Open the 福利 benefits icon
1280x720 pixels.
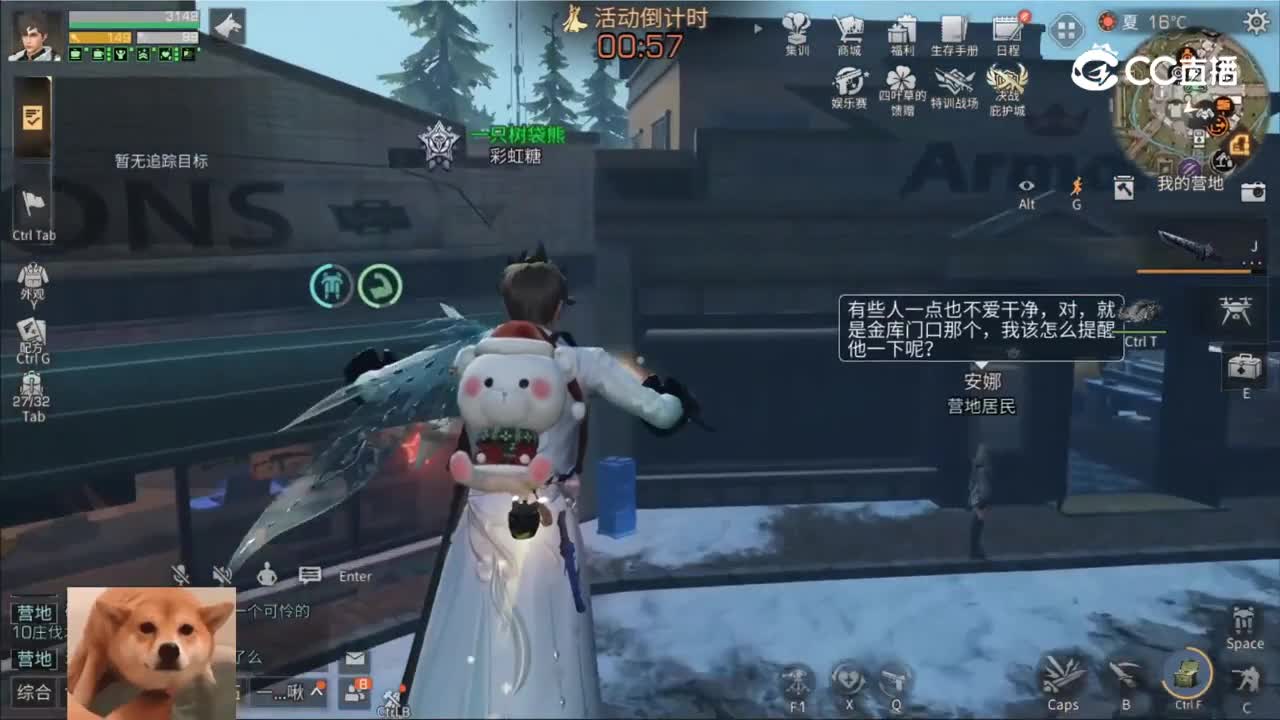903,30
